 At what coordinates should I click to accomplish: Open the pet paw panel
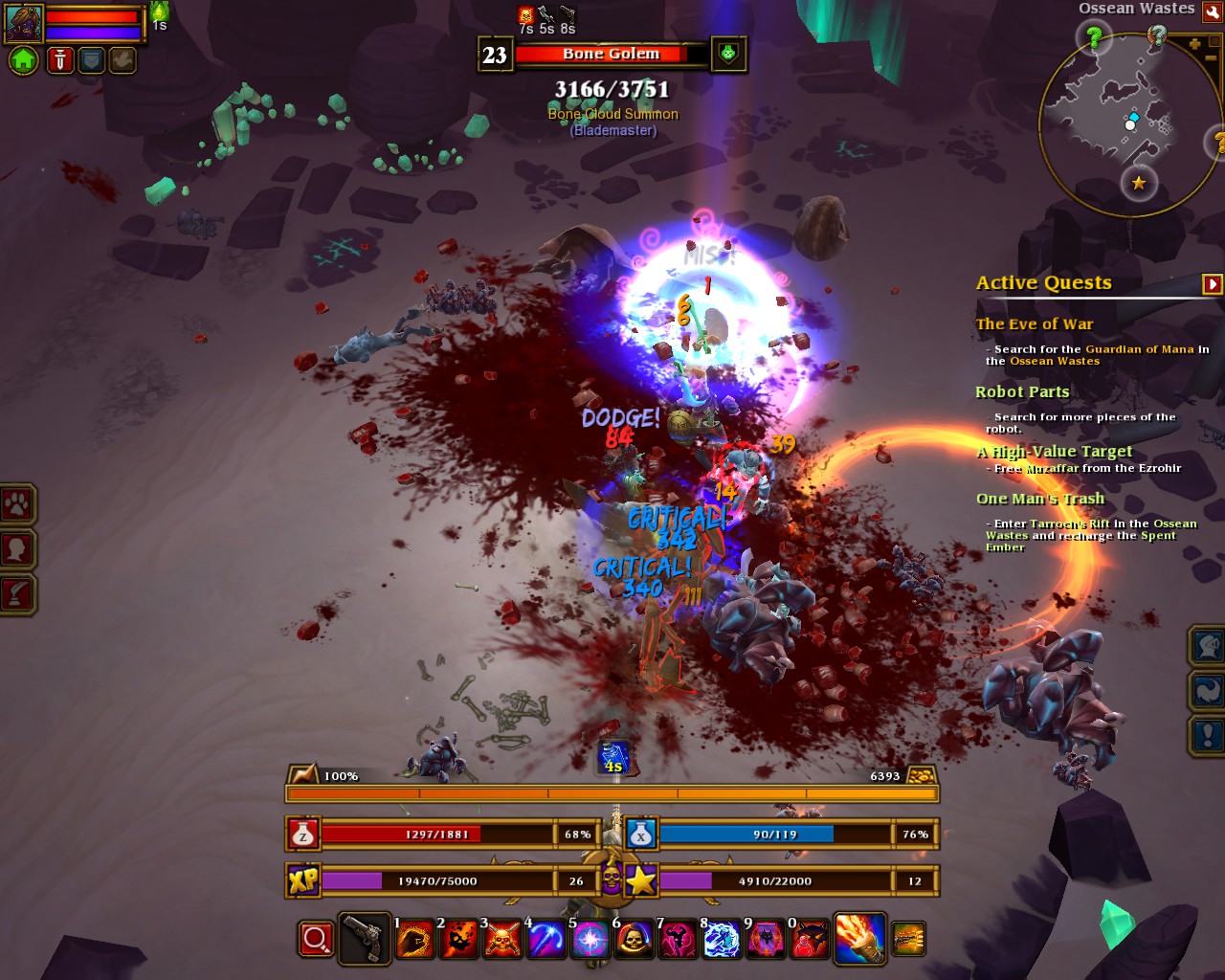point(17,503)
